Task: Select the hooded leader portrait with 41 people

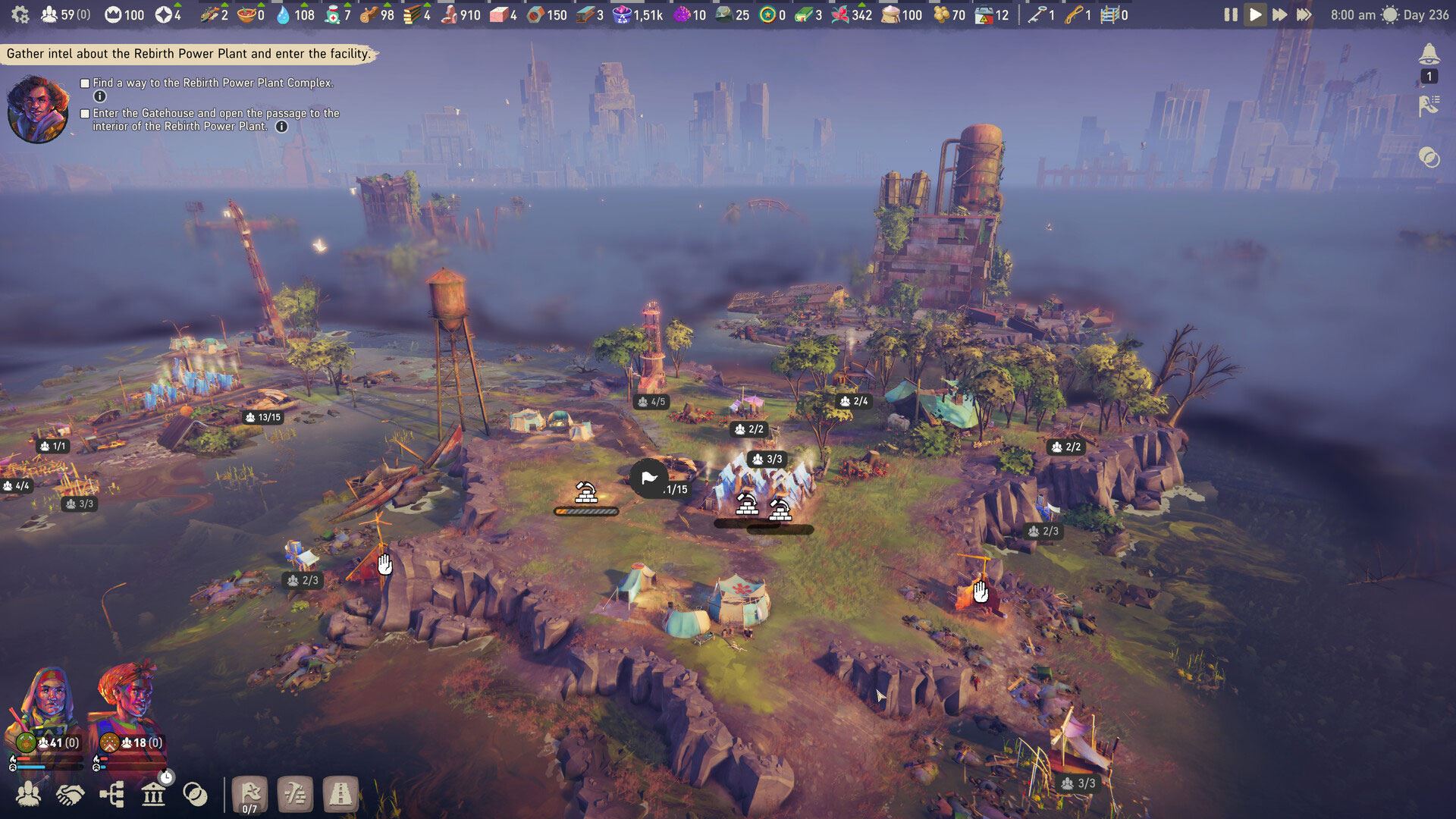Action: [45, 709]
